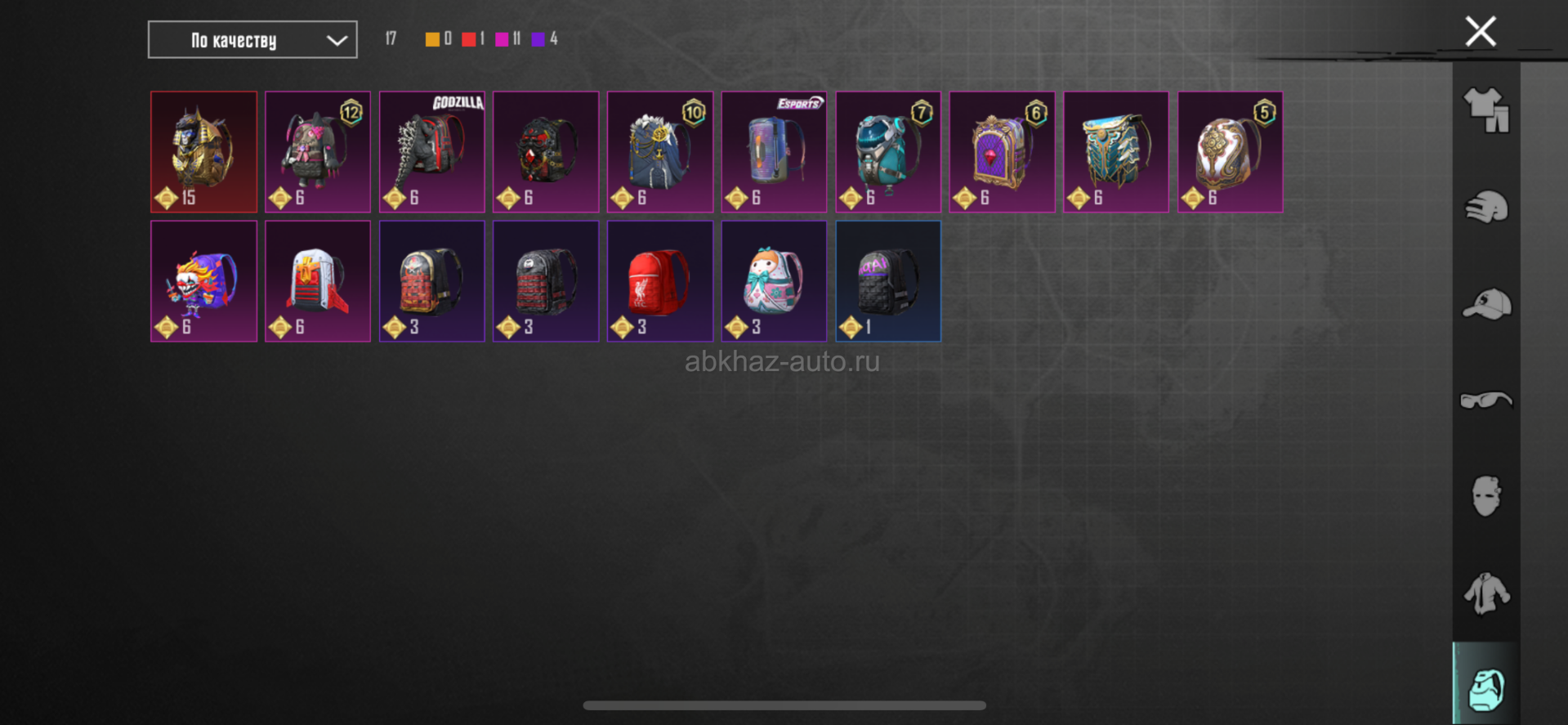Choose the Godzilla backpack skin
Image resolution: width=1568 pixels, height=725 pixels.
(431, 152)
